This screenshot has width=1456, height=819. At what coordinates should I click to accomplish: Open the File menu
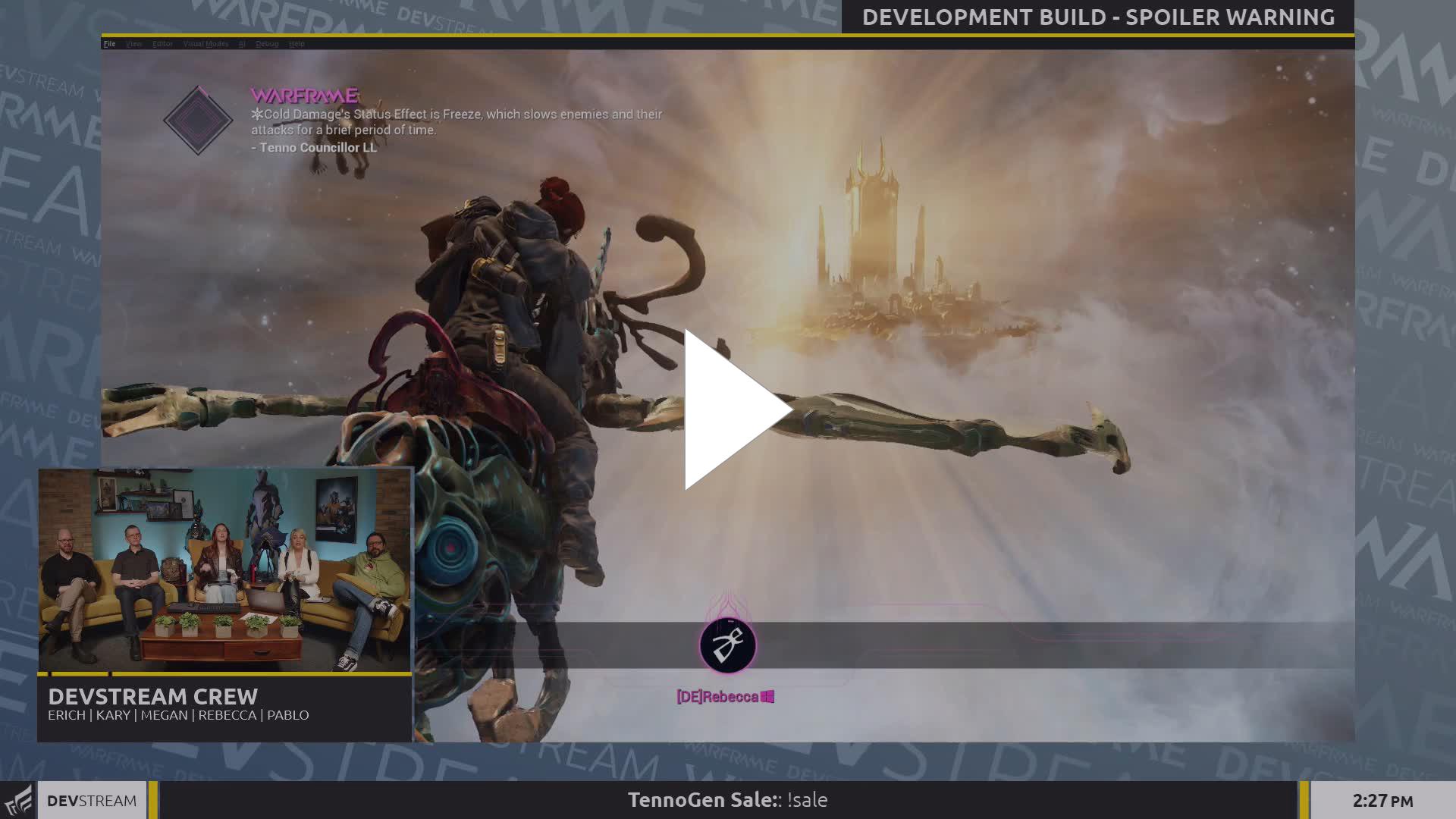click(x=109, y=44)
